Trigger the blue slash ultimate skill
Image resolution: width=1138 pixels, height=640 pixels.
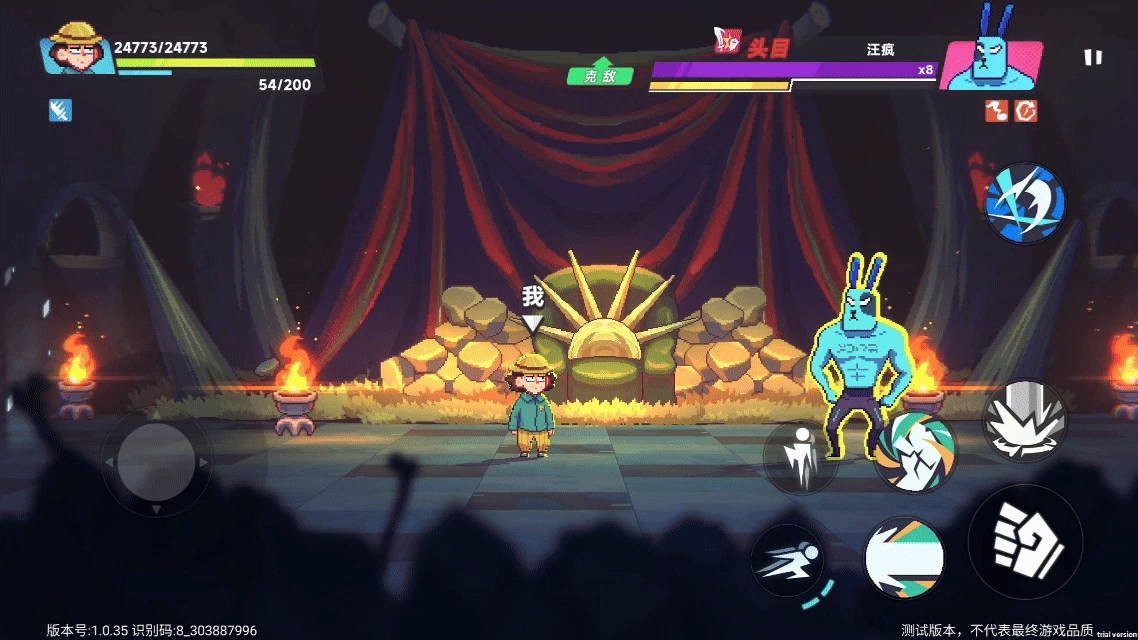click(x=1025, y=203)
